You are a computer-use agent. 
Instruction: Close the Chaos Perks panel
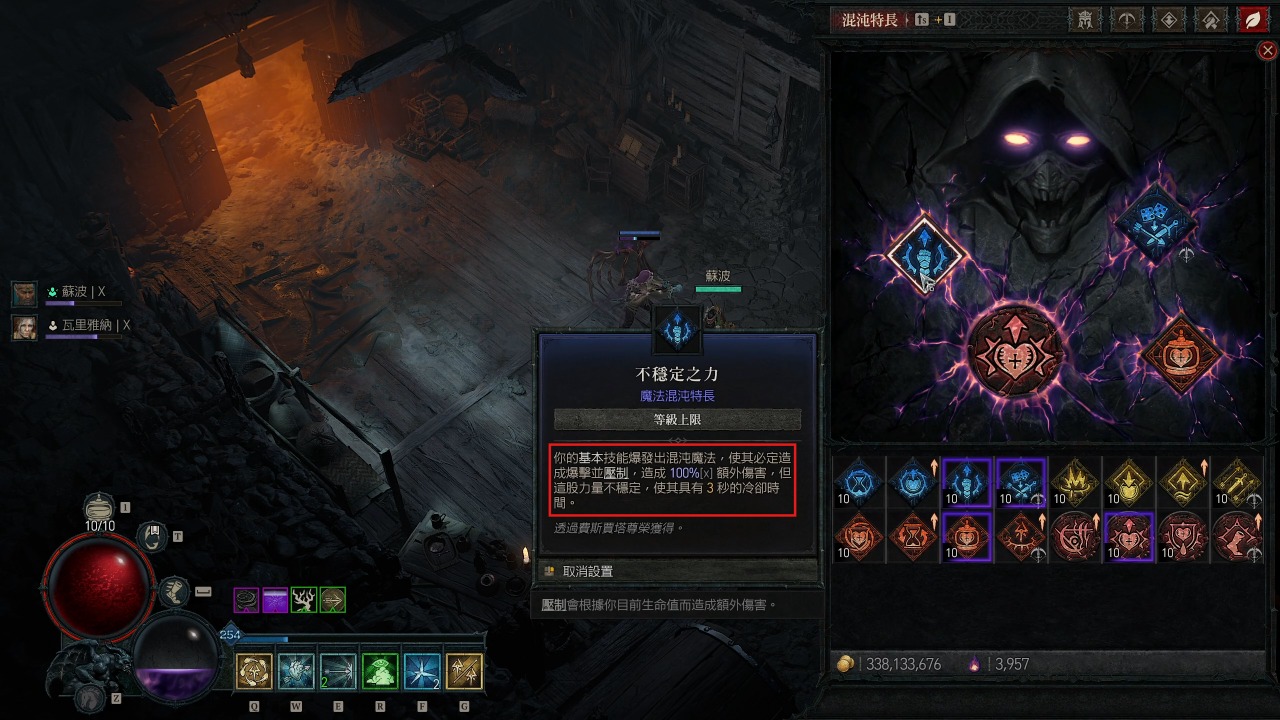(1268, 50)
